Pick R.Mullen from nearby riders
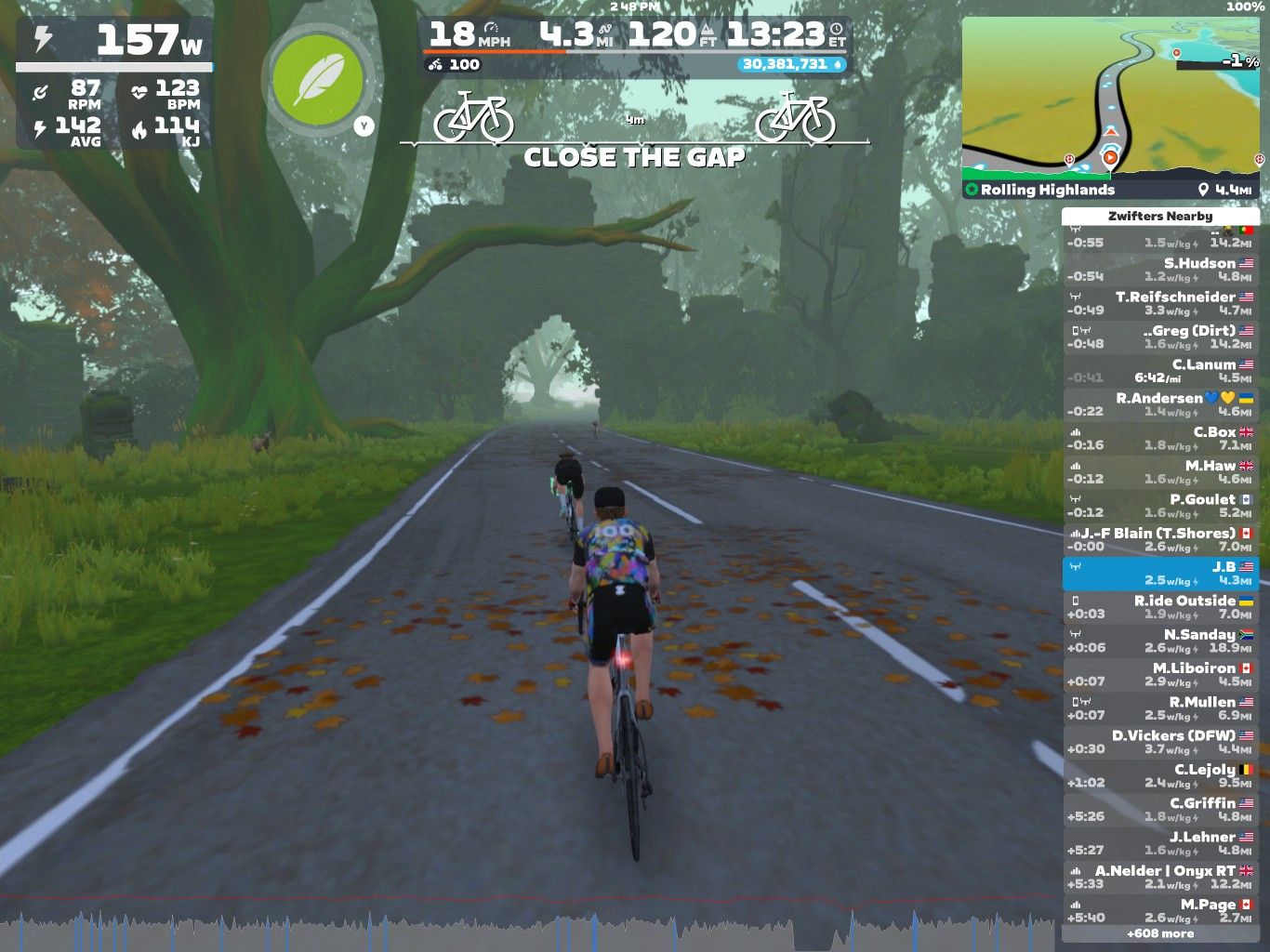This screenshot has width=1270, height=952. pyautogui.click(x=1160, y=708)
